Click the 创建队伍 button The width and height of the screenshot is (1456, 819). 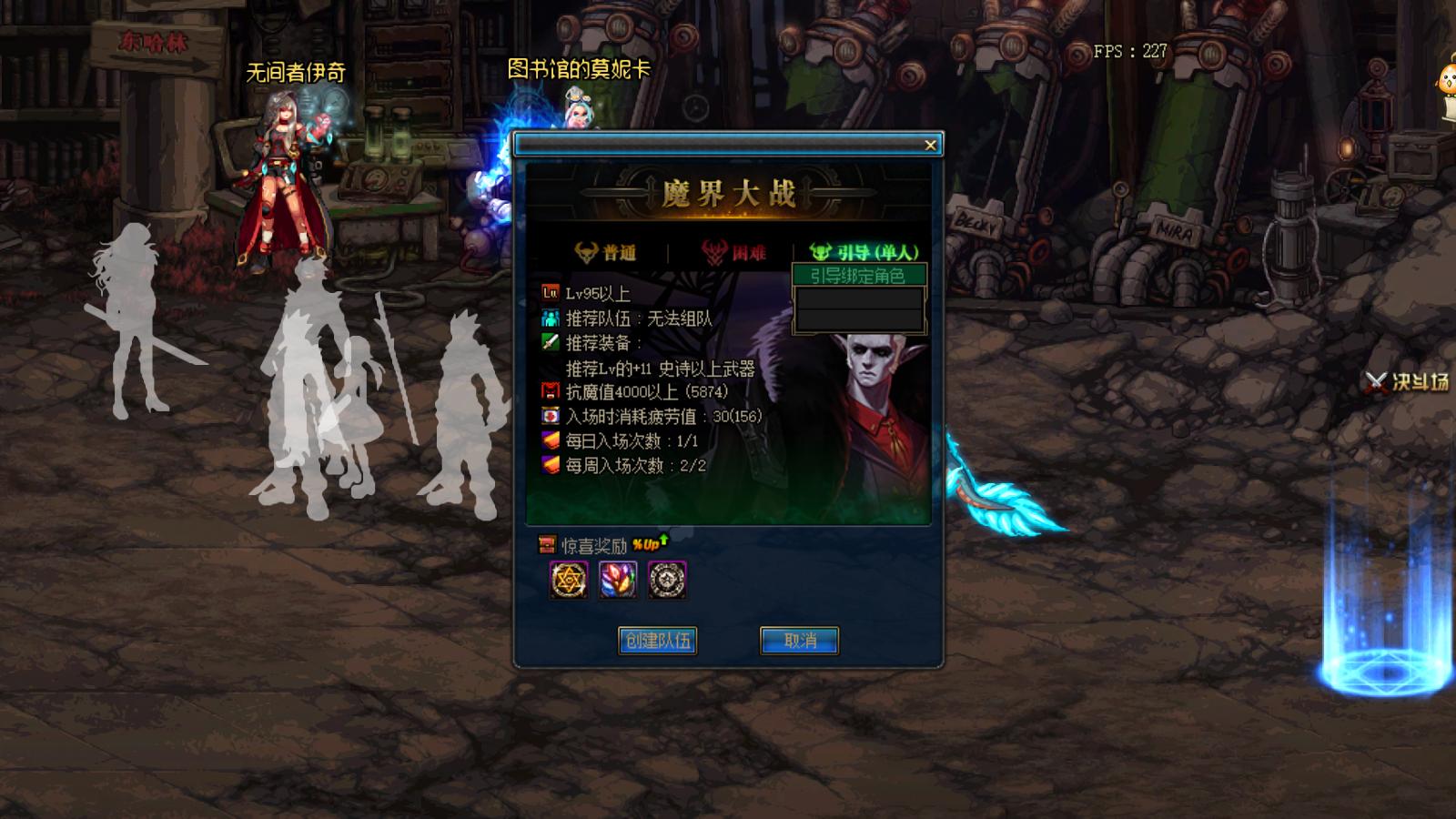pos(658,641)
